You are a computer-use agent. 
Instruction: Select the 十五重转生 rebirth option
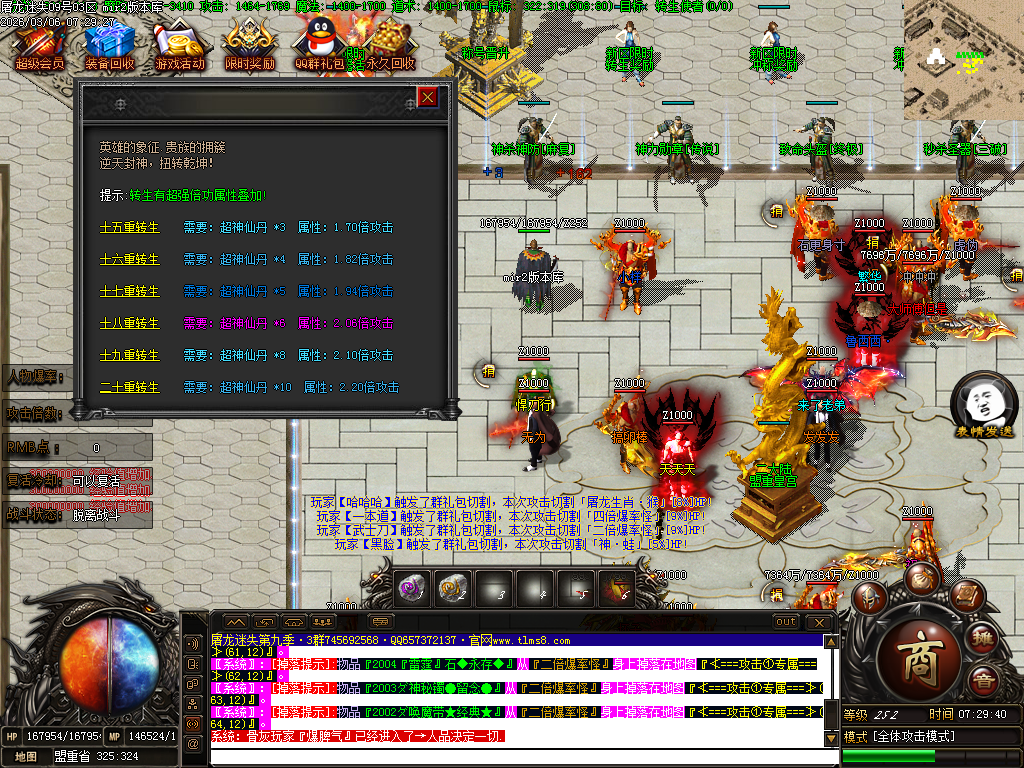pos(129,227)
